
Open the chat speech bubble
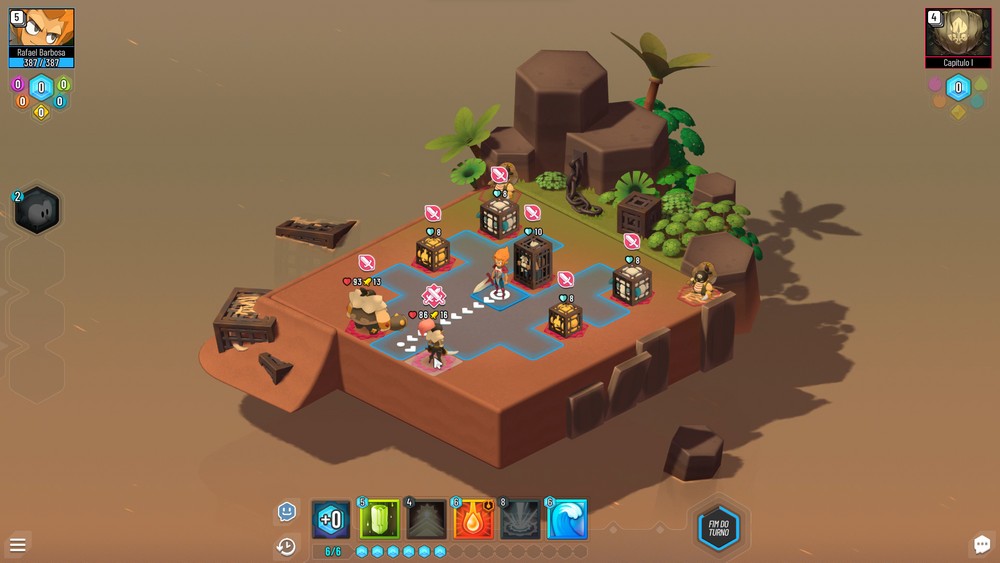tap(981, 544)
